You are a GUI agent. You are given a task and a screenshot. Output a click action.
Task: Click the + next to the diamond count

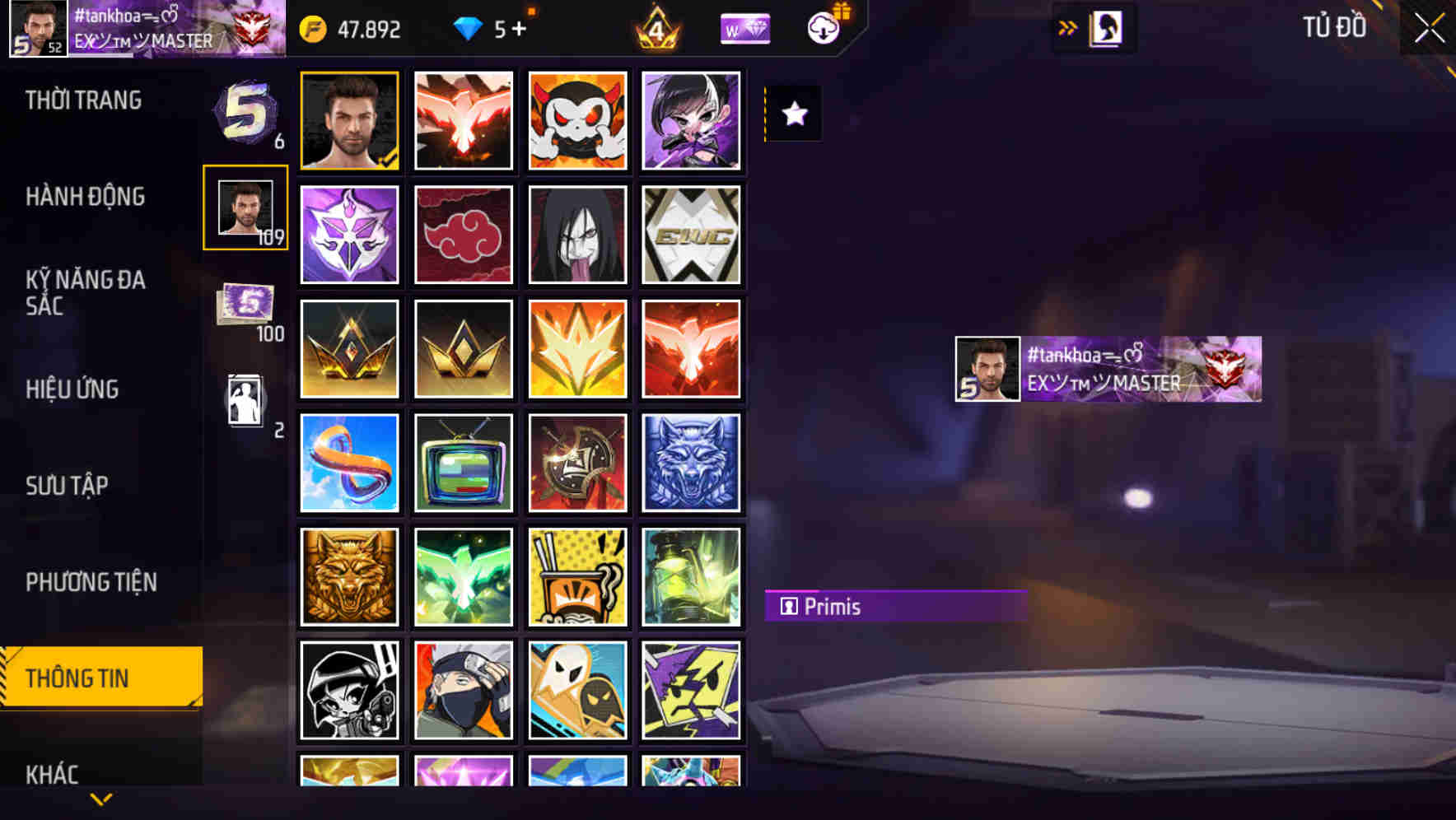[x=519, y=27]
